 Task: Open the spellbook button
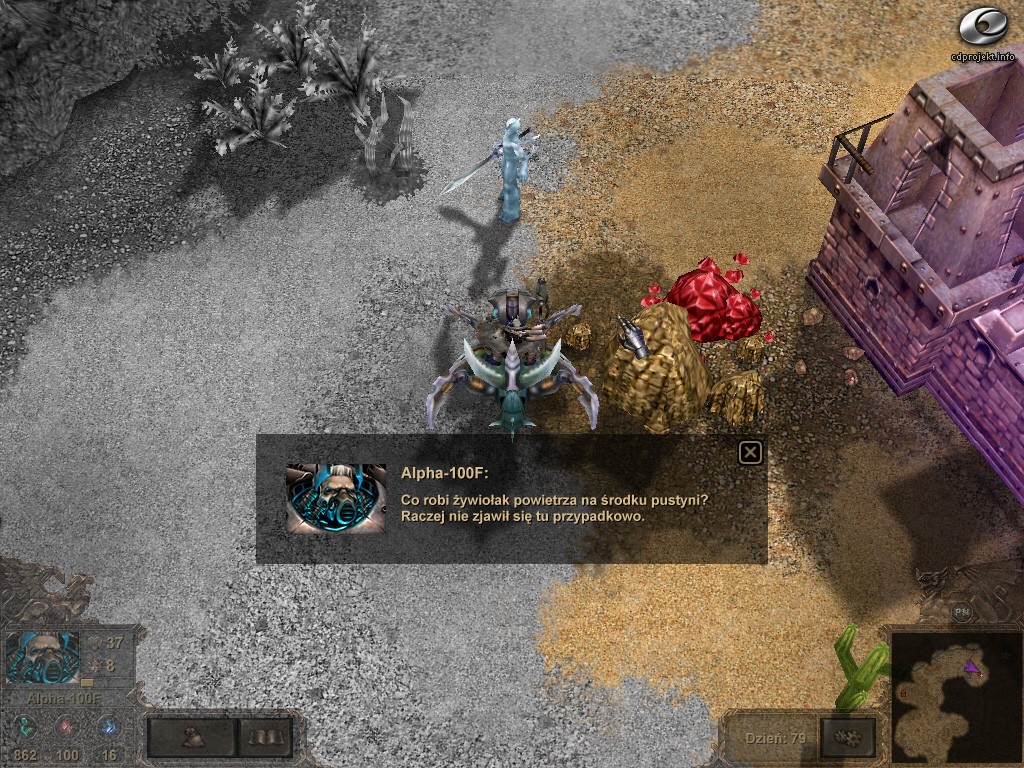tap(265, 738)
